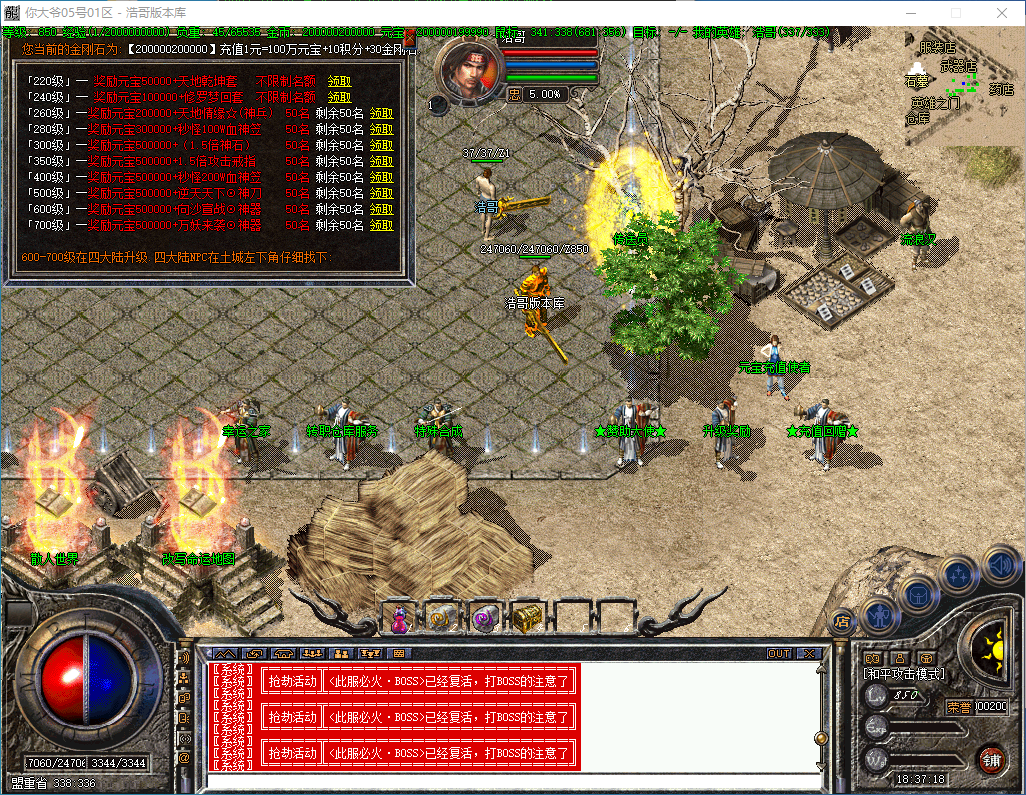
Task: Open the round 铺 stall button
Action: 992,758
